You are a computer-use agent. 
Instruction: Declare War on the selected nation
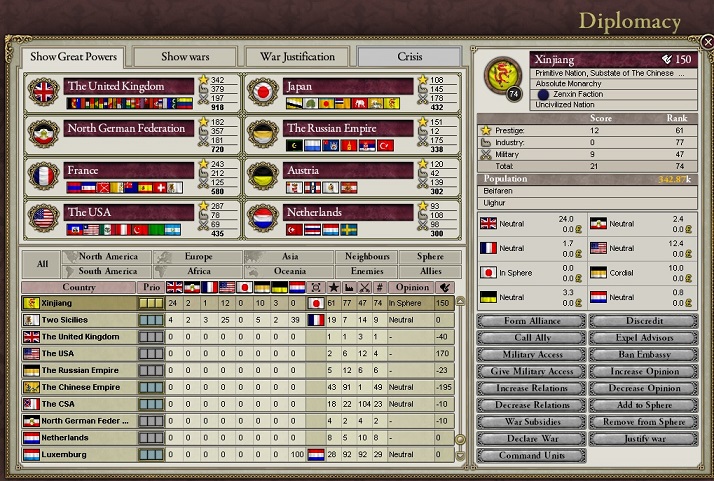[530, 438]
